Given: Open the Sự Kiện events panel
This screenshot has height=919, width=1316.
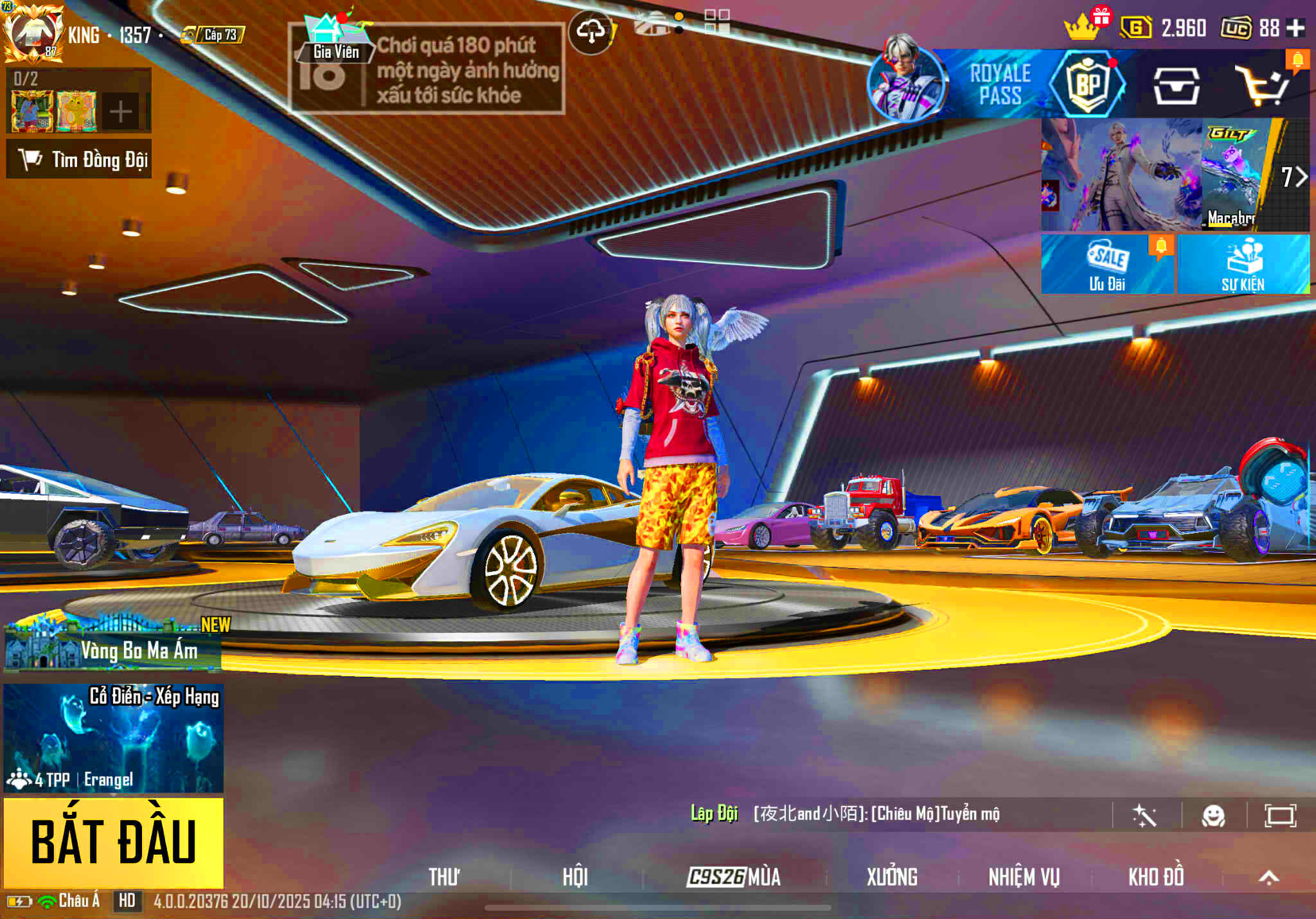Looking at the screenshot, I should 1243,265.
